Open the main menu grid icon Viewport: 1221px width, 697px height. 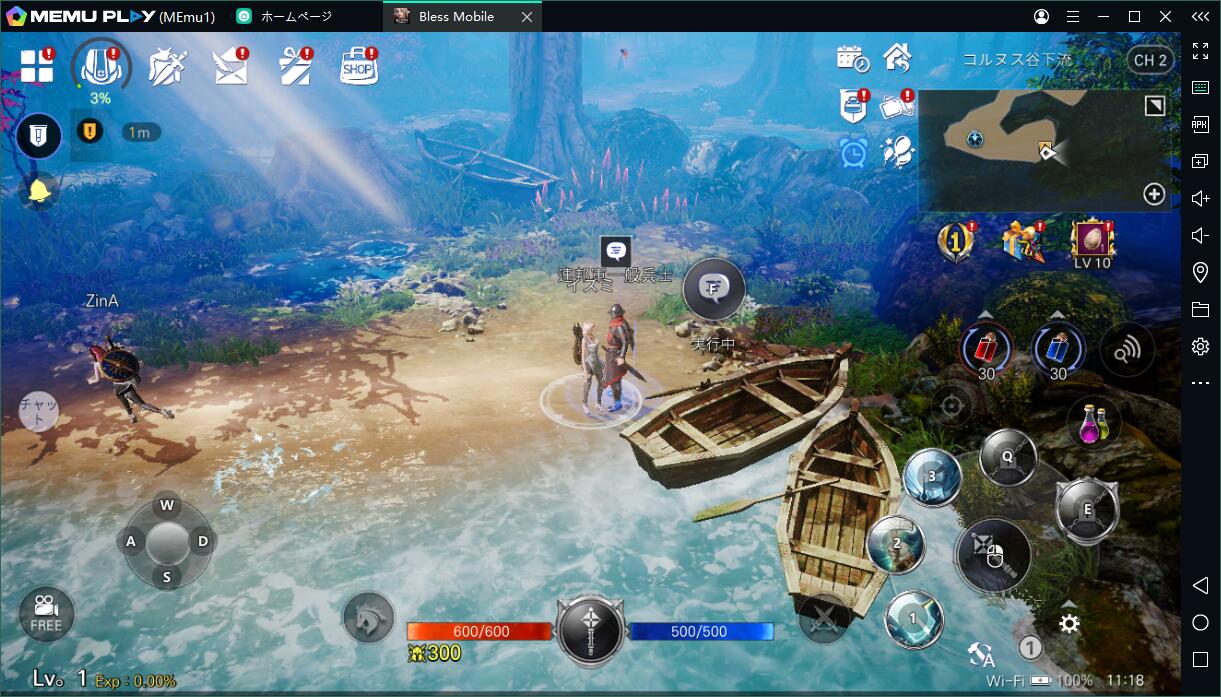pos(38,66)
